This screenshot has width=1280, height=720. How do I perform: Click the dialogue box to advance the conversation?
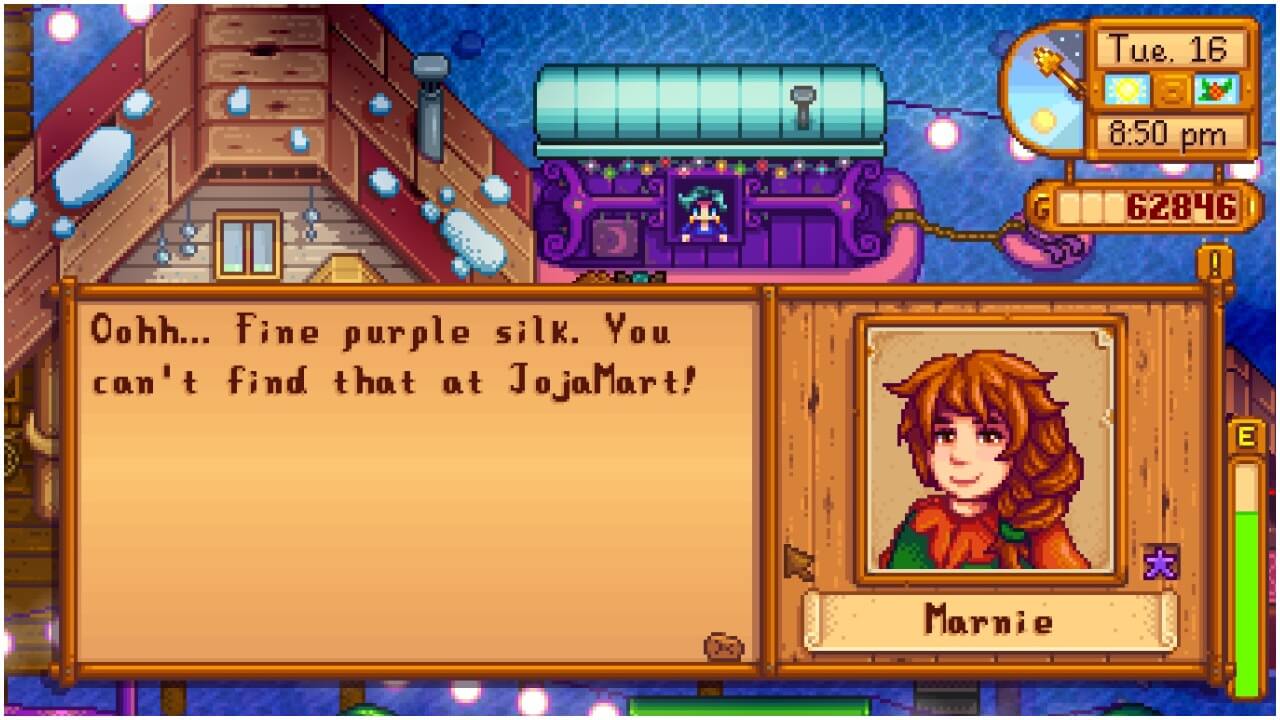pyautogui.click(x=420, y=480)
